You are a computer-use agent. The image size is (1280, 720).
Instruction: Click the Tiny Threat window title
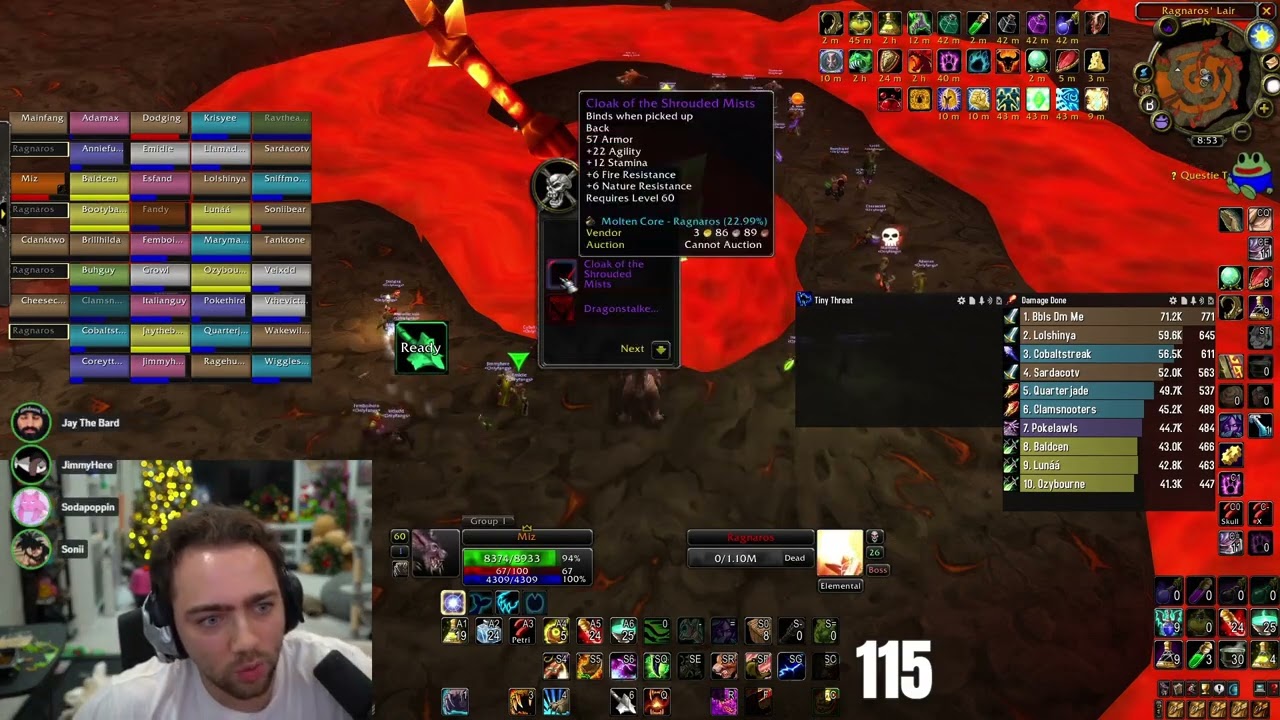click(x=840, y=300)
